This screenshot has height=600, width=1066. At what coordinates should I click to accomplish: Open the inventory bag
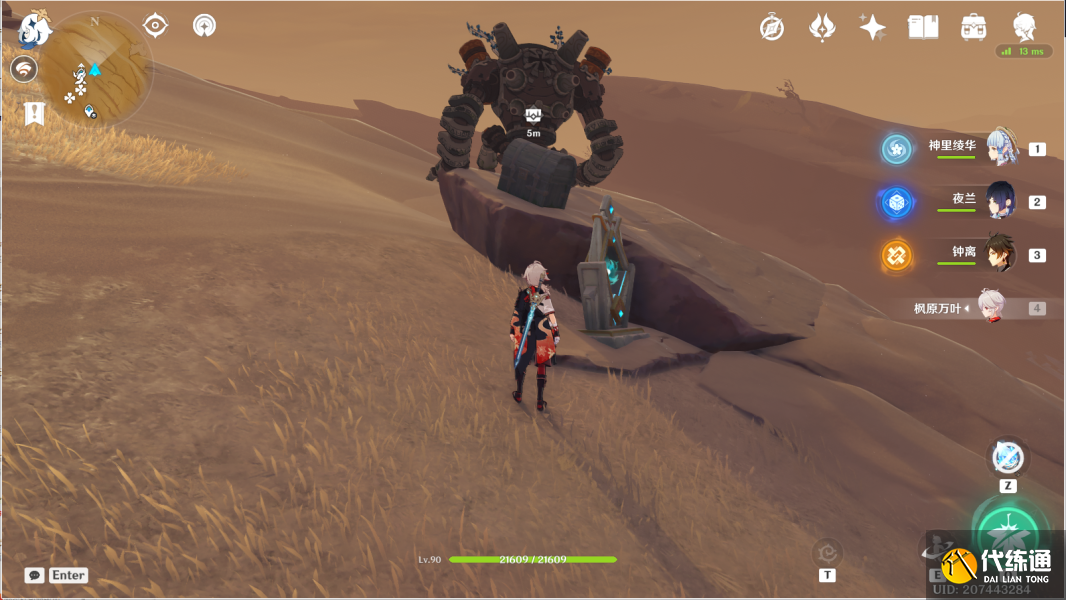point(972,27)
